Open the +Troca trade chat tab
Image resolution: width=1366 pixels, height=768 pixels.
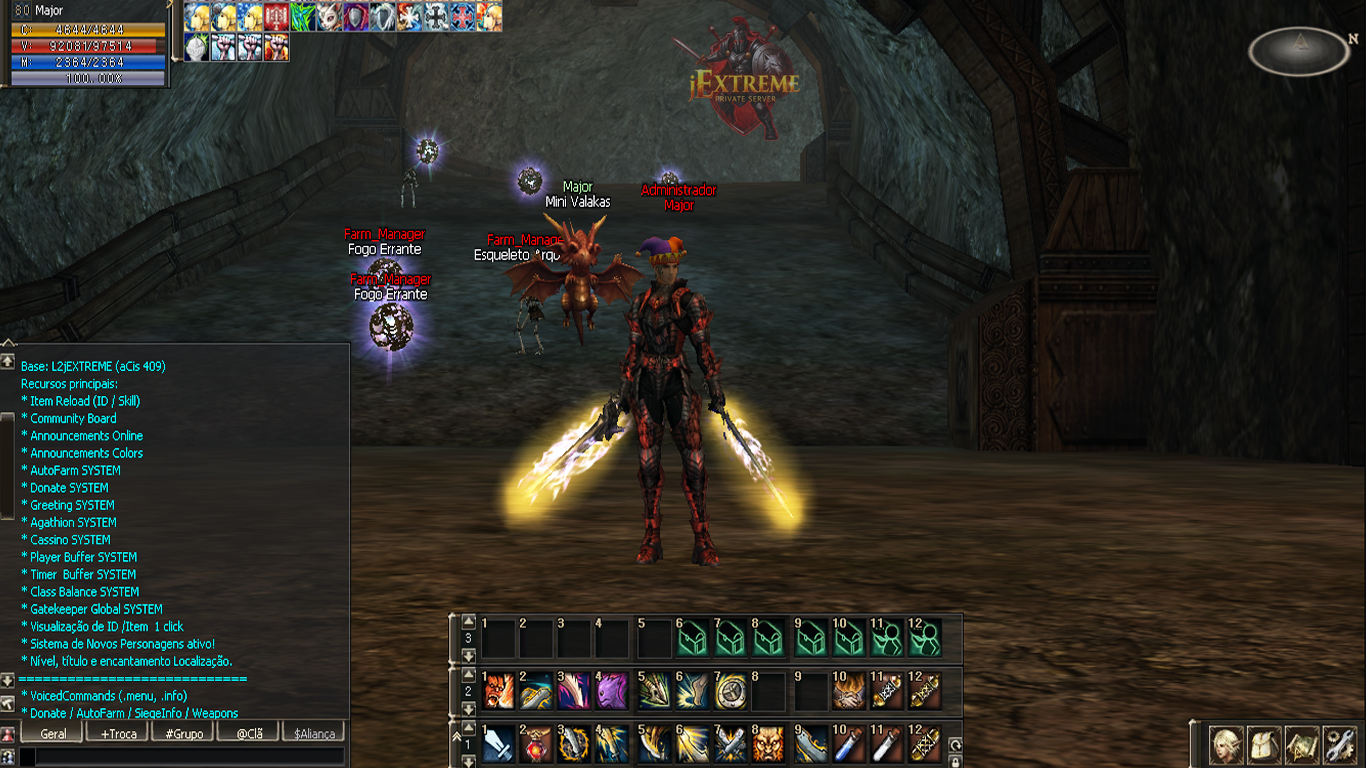click(x=119, y=733)
